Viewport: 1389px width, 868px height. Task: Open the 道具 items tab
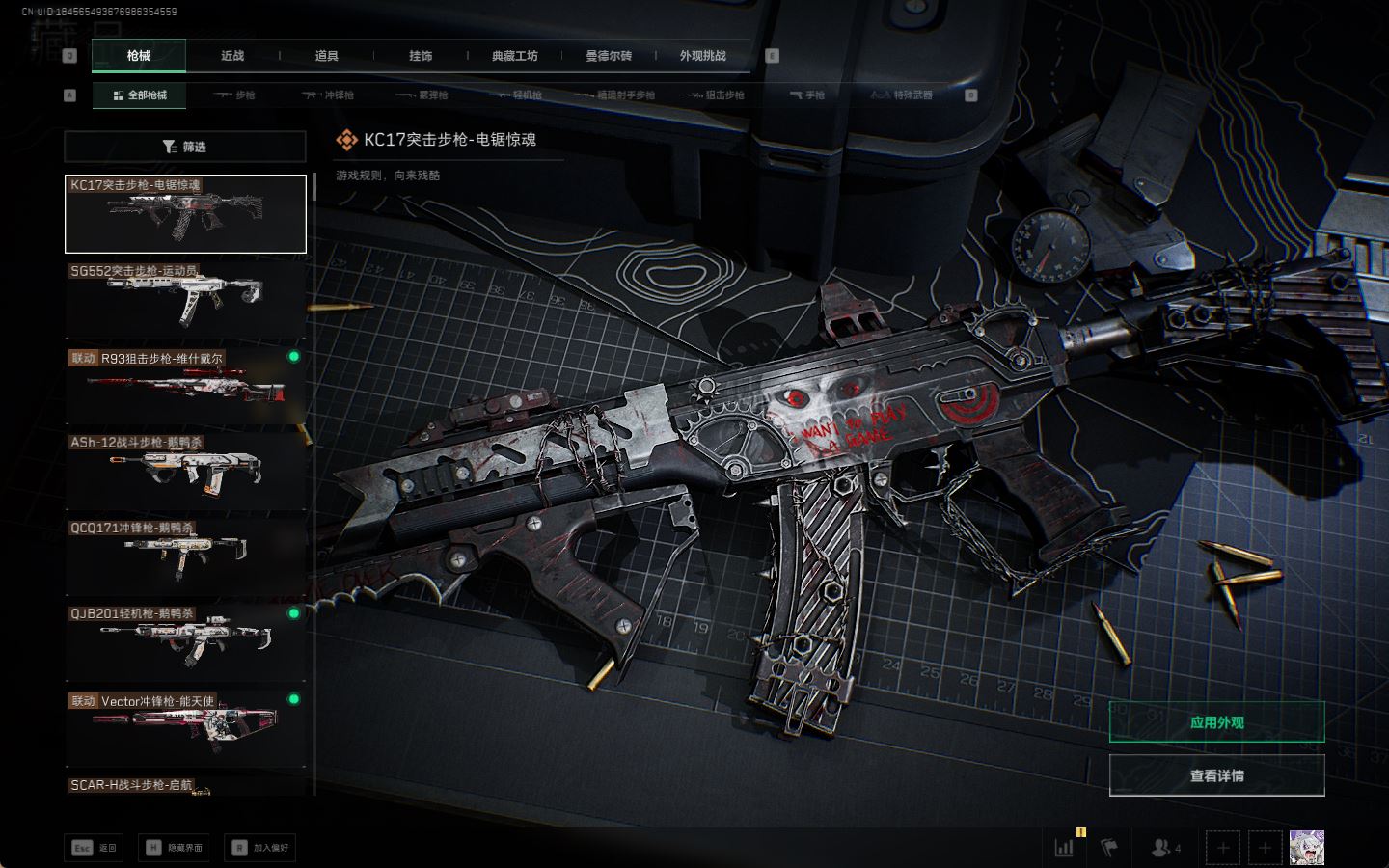(327, 56)
